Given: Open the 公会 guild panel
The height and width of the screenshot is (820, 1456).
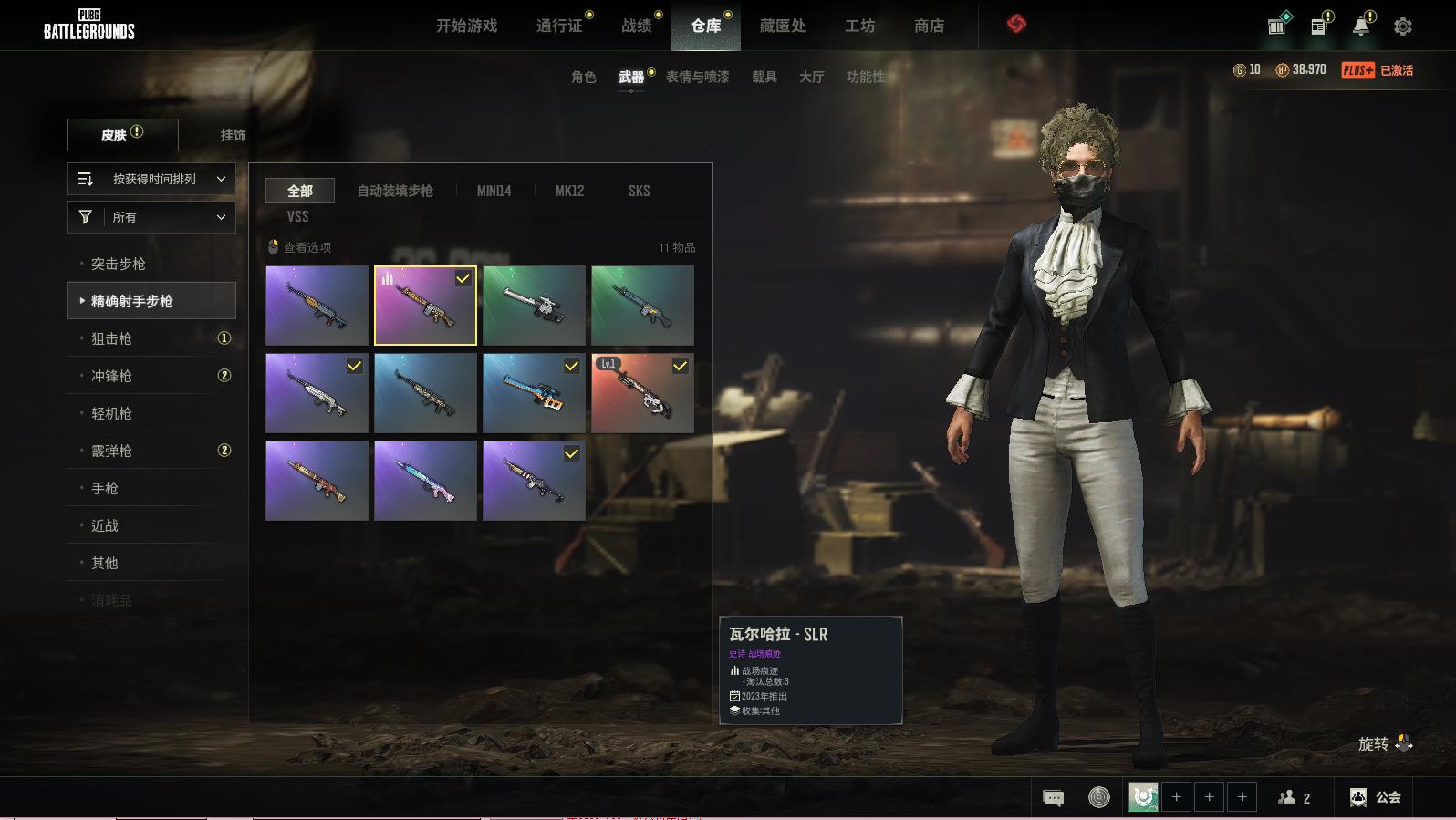Looking at the screenshot, I should tap(1376, 797).
